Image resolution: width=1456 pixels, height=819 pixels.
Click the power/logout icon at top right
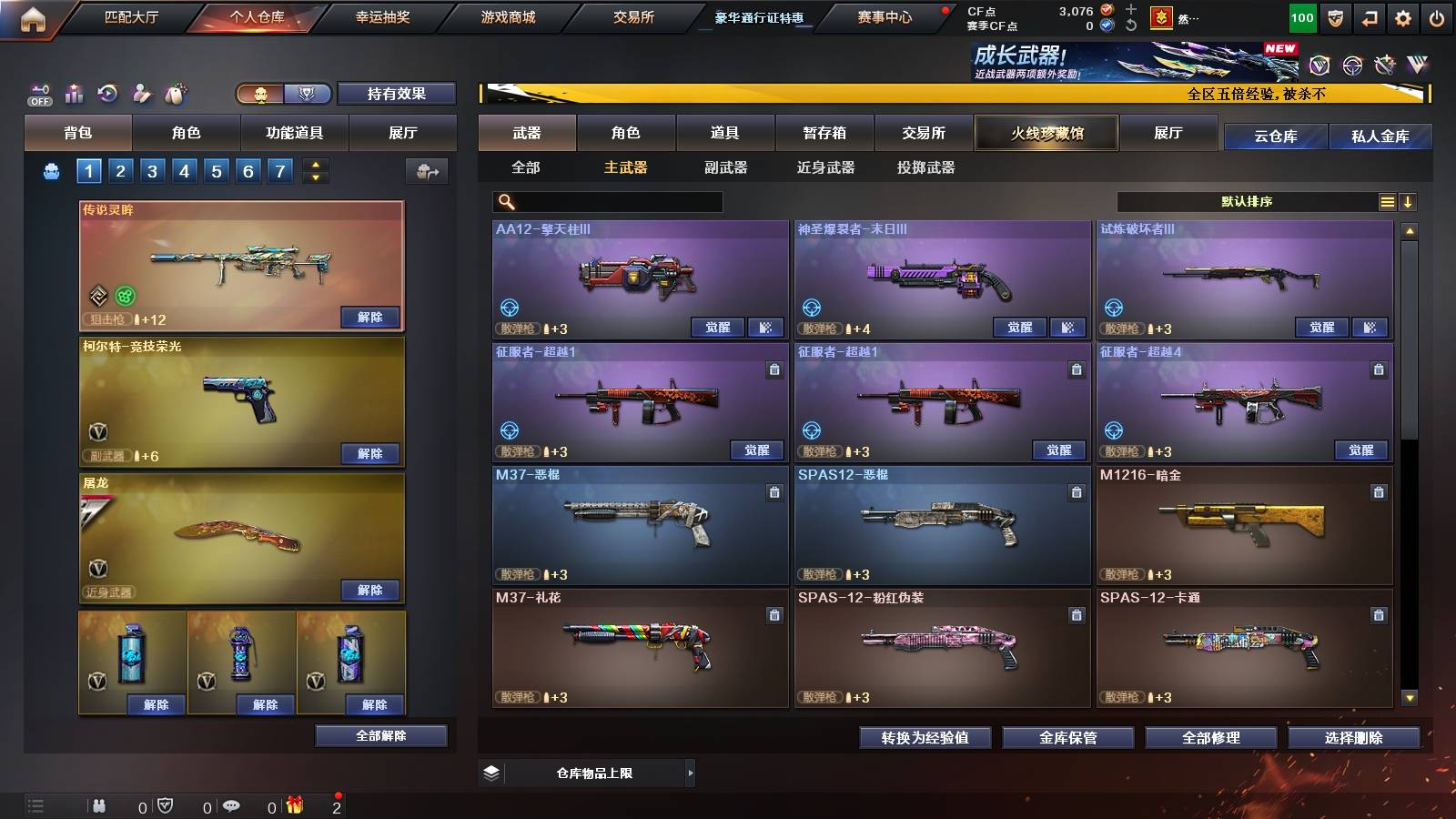(x=1438, y=17)
